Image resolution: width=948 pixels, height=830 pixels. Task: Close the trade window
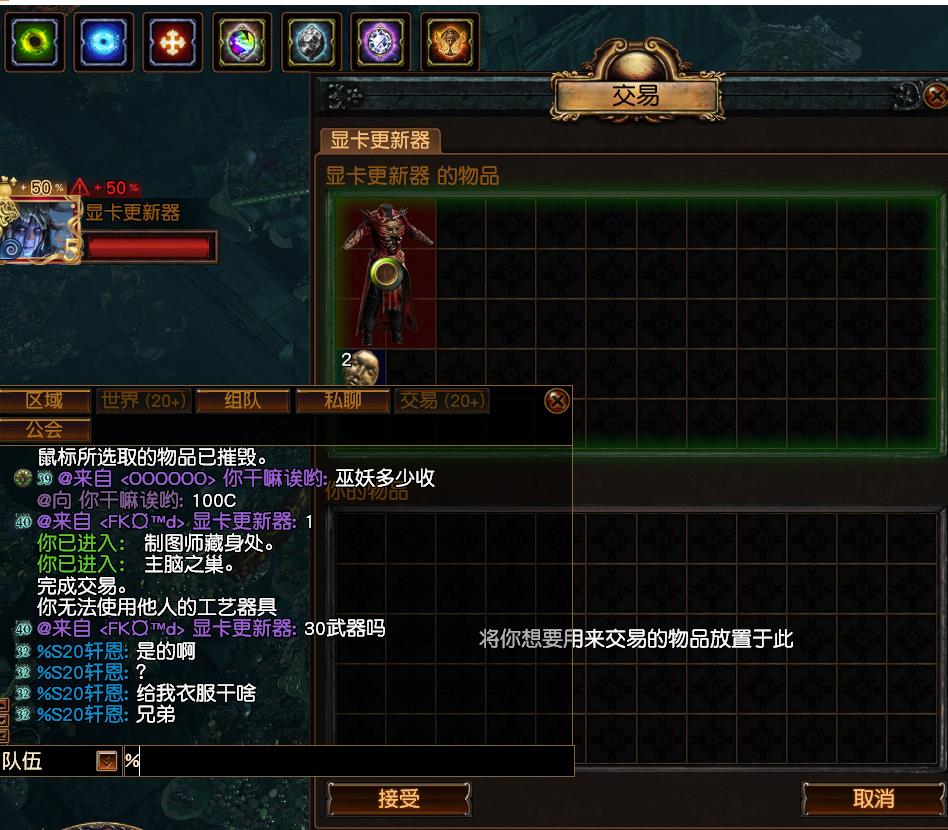click(x=935, y=96)
